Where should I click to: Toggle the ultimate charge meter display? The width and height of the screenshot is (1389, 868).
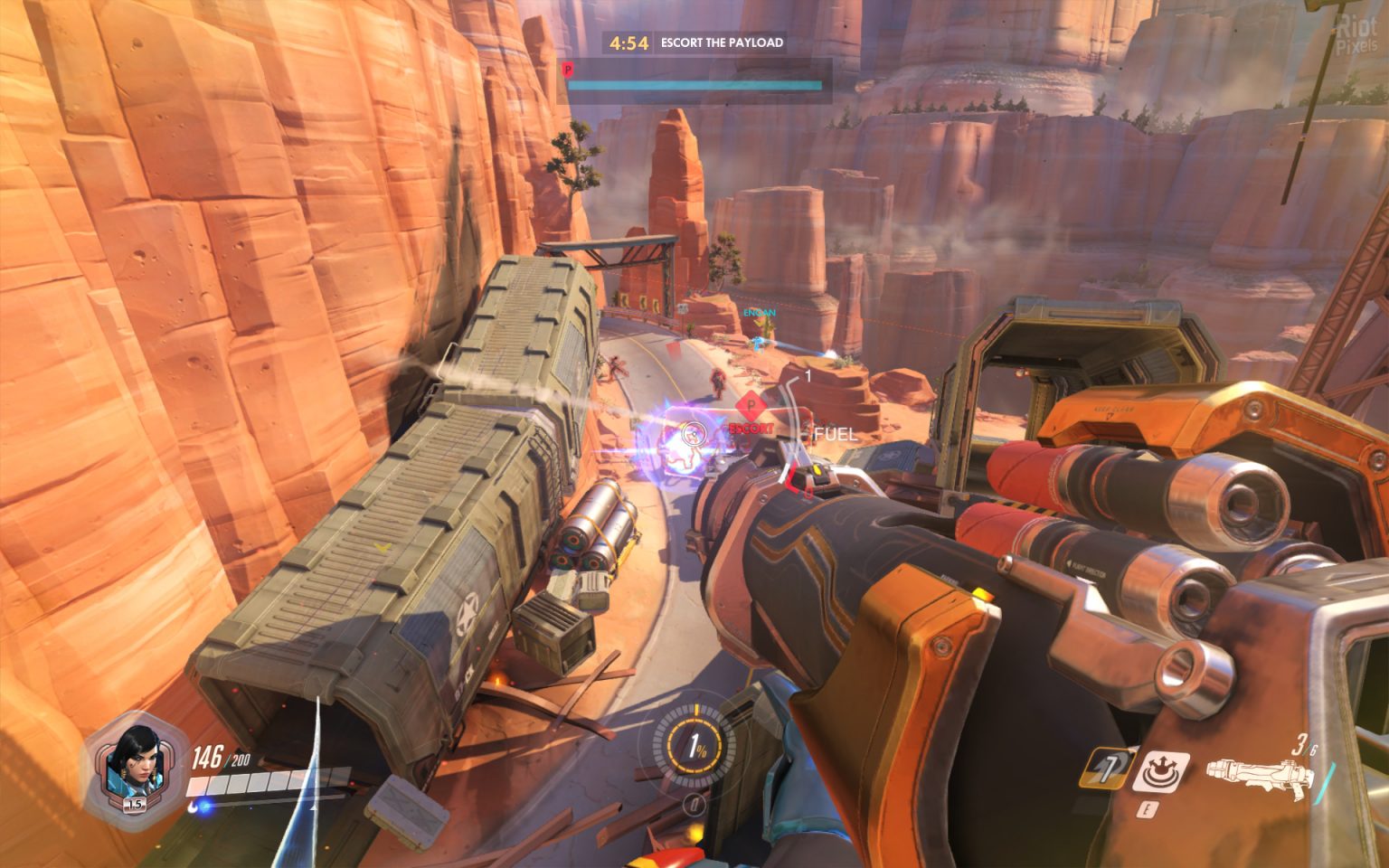tap(696, 749)
